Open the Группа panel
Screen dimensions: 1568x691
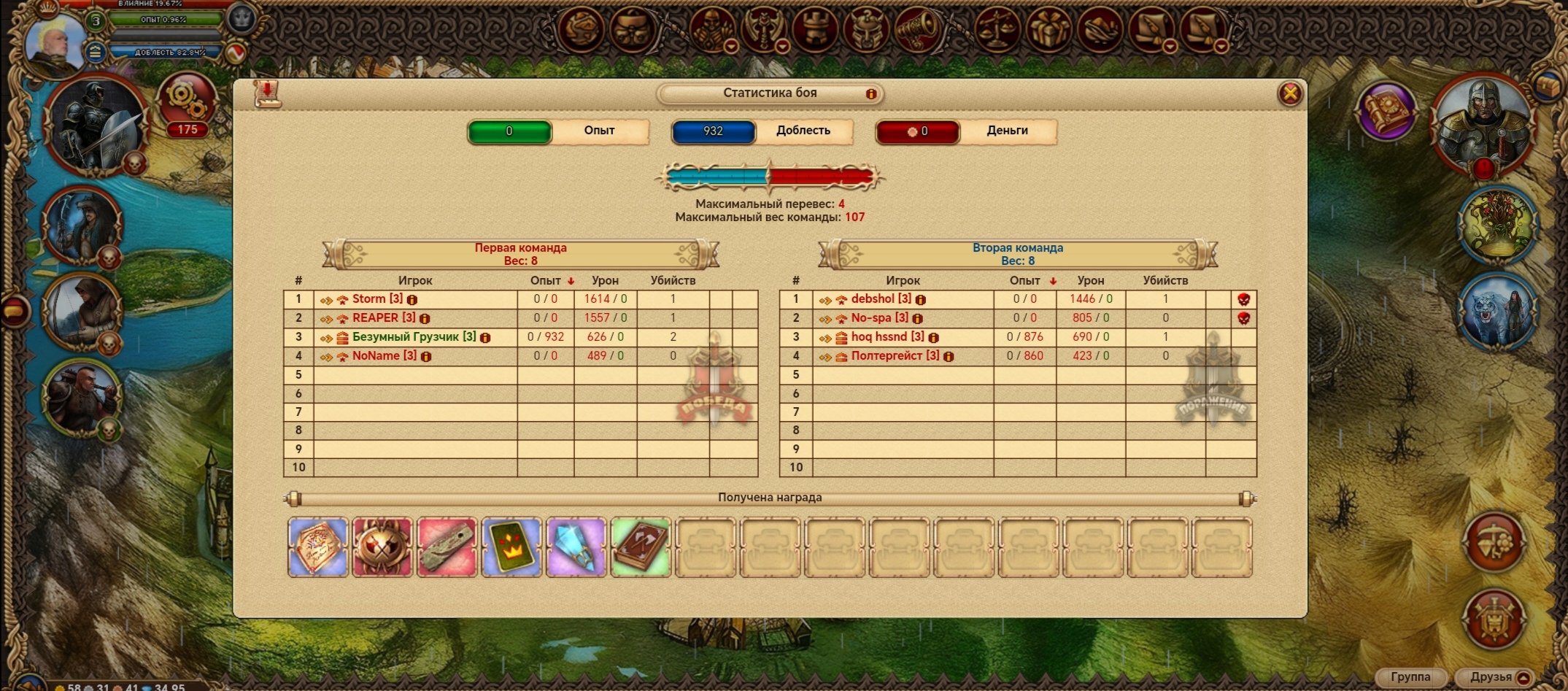coord(1410,677)
